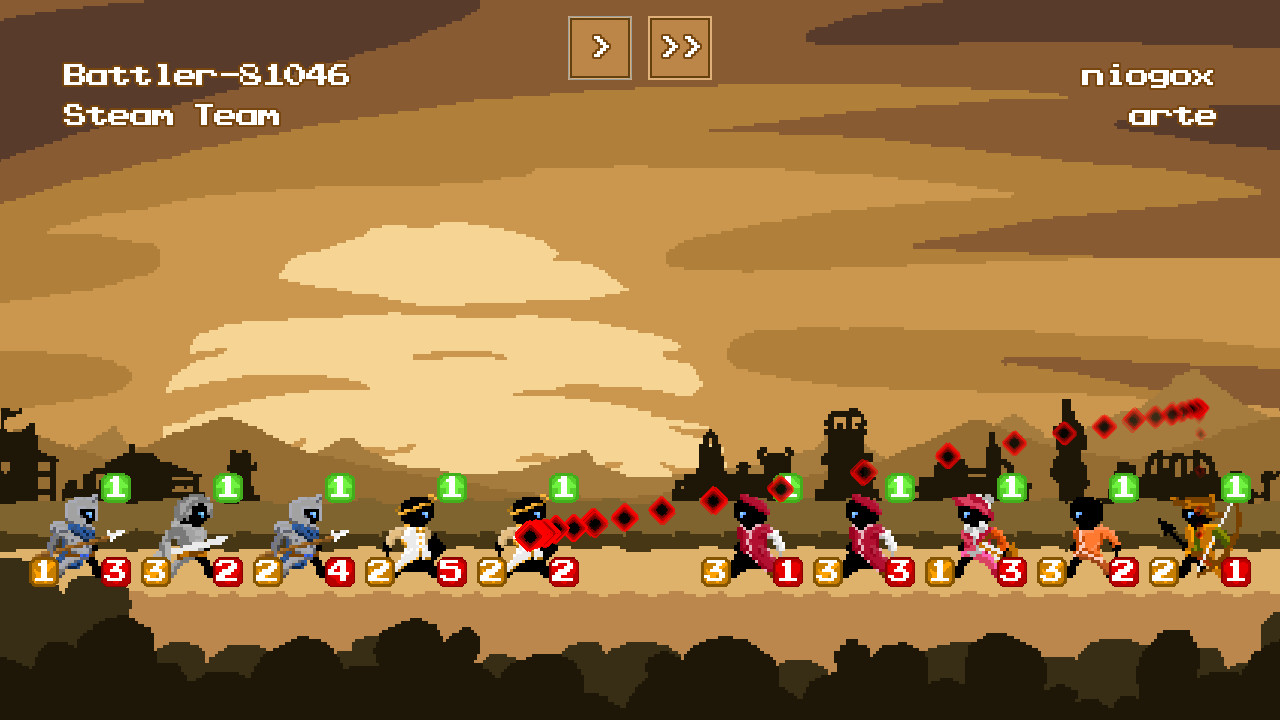Click the orange-clad enemy swordsman

click(1090, 535)
